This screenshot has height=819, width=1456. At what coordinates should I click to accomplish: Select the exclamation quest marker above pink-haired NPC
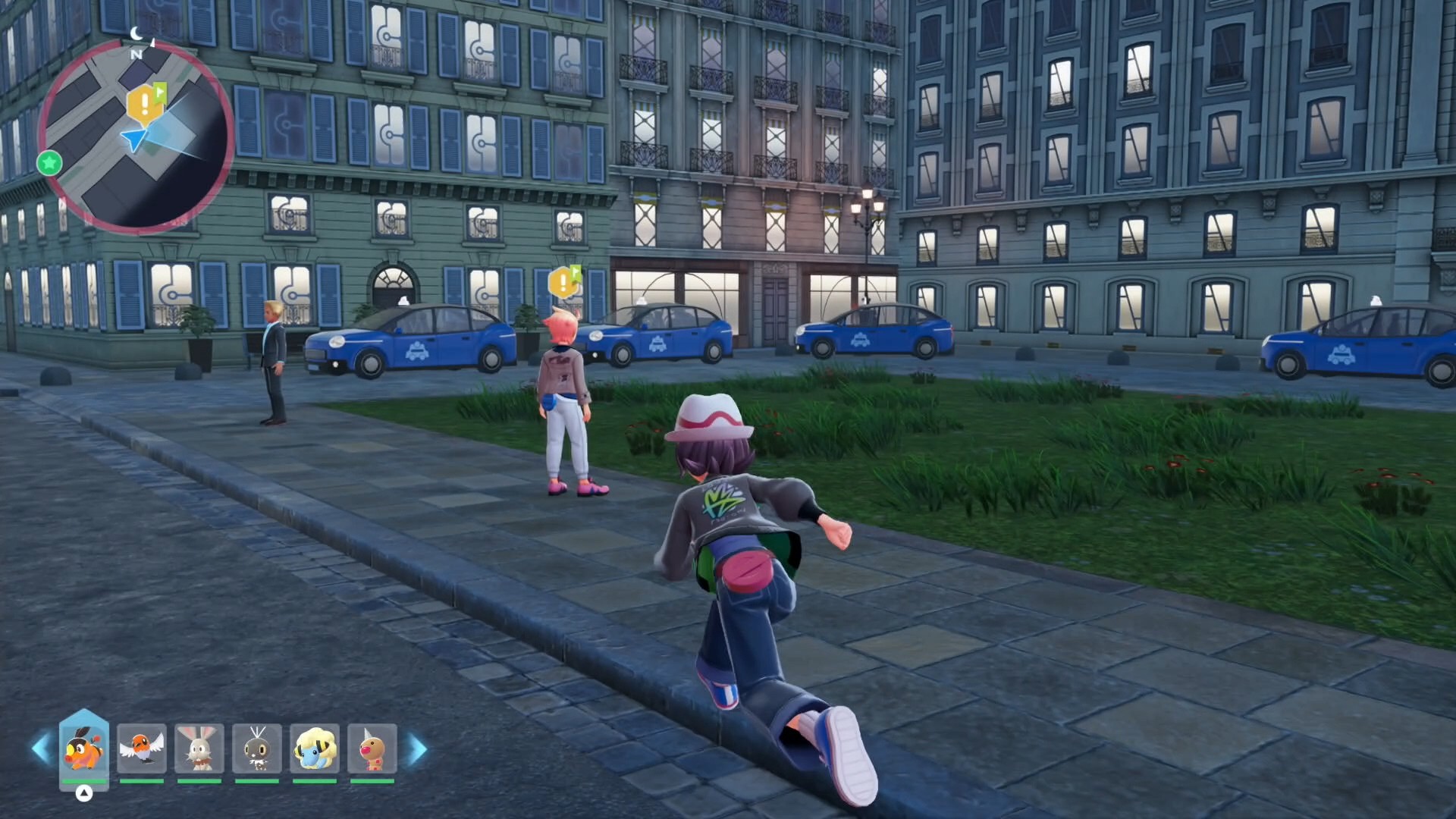pos(563,283)
